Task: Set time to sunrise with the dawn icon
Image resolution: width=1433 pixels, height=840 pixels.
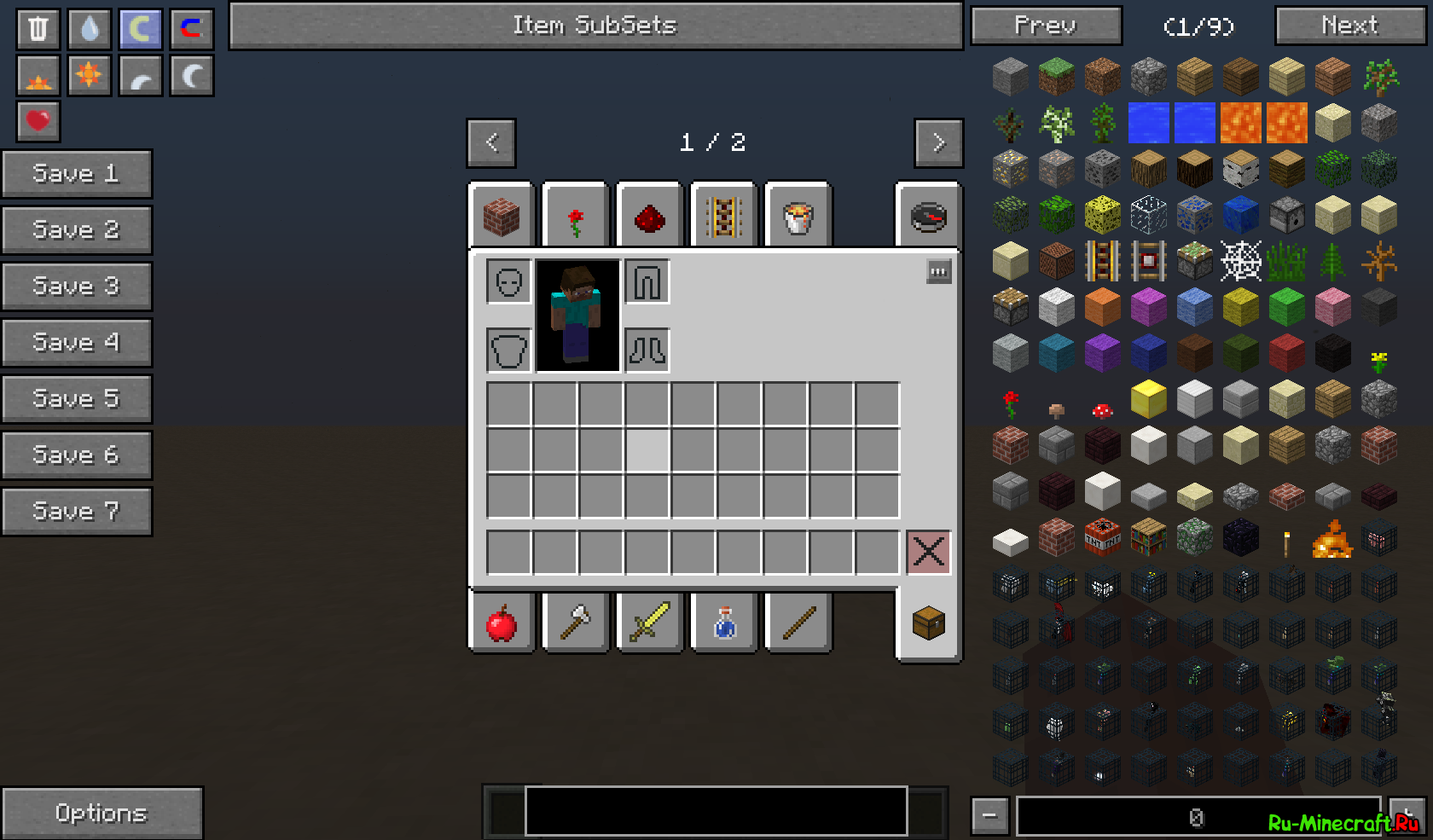Action: point(36,75)
